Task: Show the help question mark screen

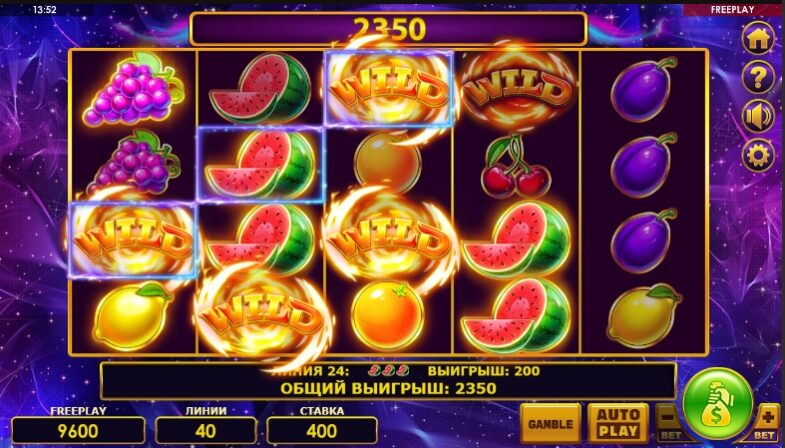Action: tap(757, 78)
